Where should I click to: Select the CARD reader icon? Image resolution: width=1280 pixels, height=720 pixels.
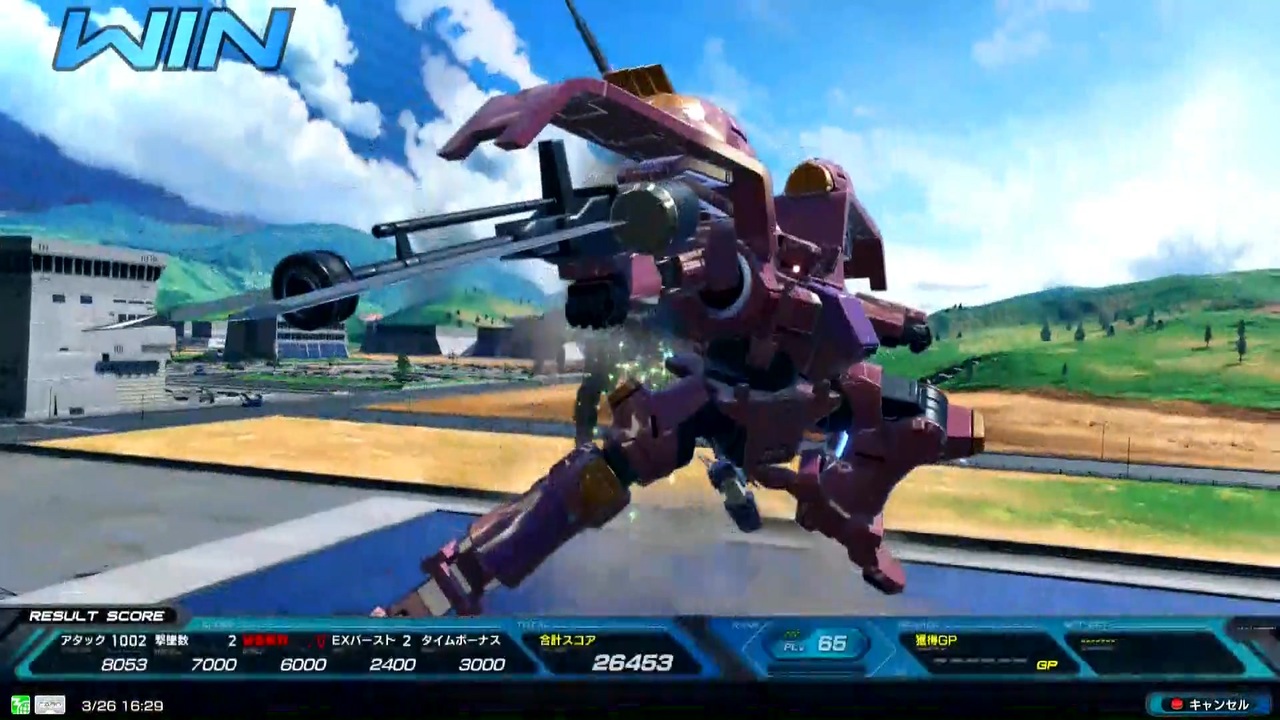click(48, 703)
